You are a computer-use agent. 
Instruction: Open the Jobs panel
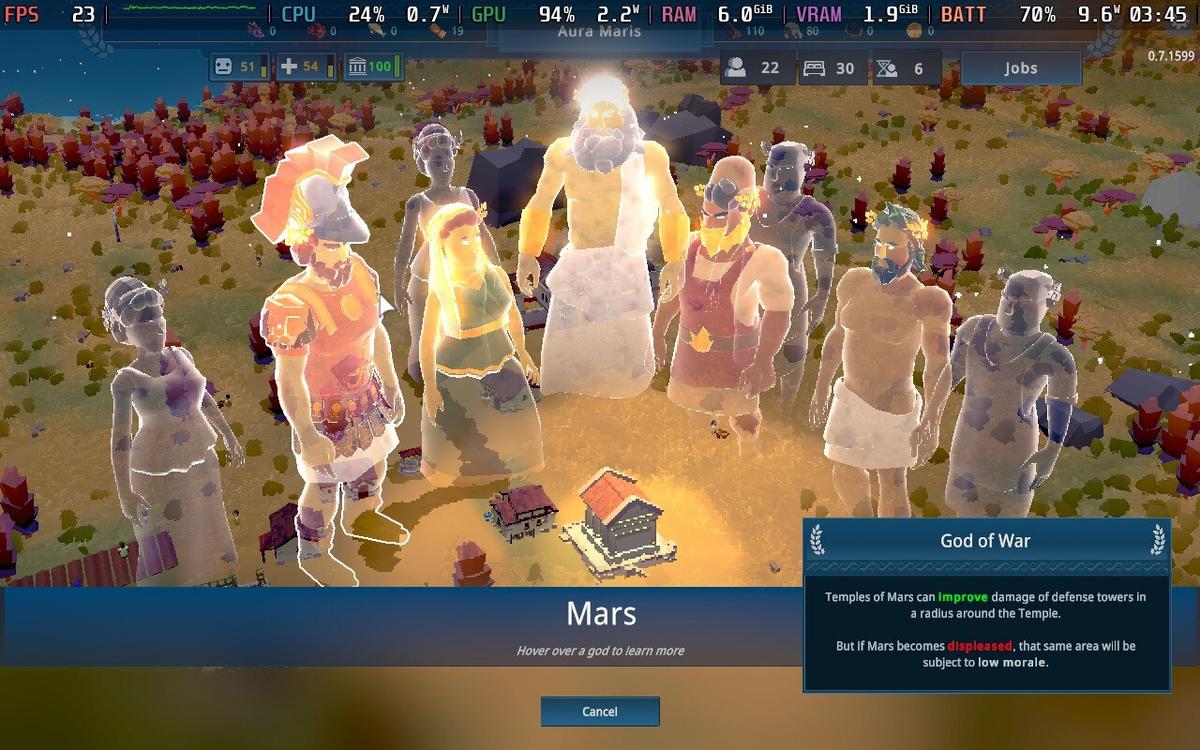1020,68
